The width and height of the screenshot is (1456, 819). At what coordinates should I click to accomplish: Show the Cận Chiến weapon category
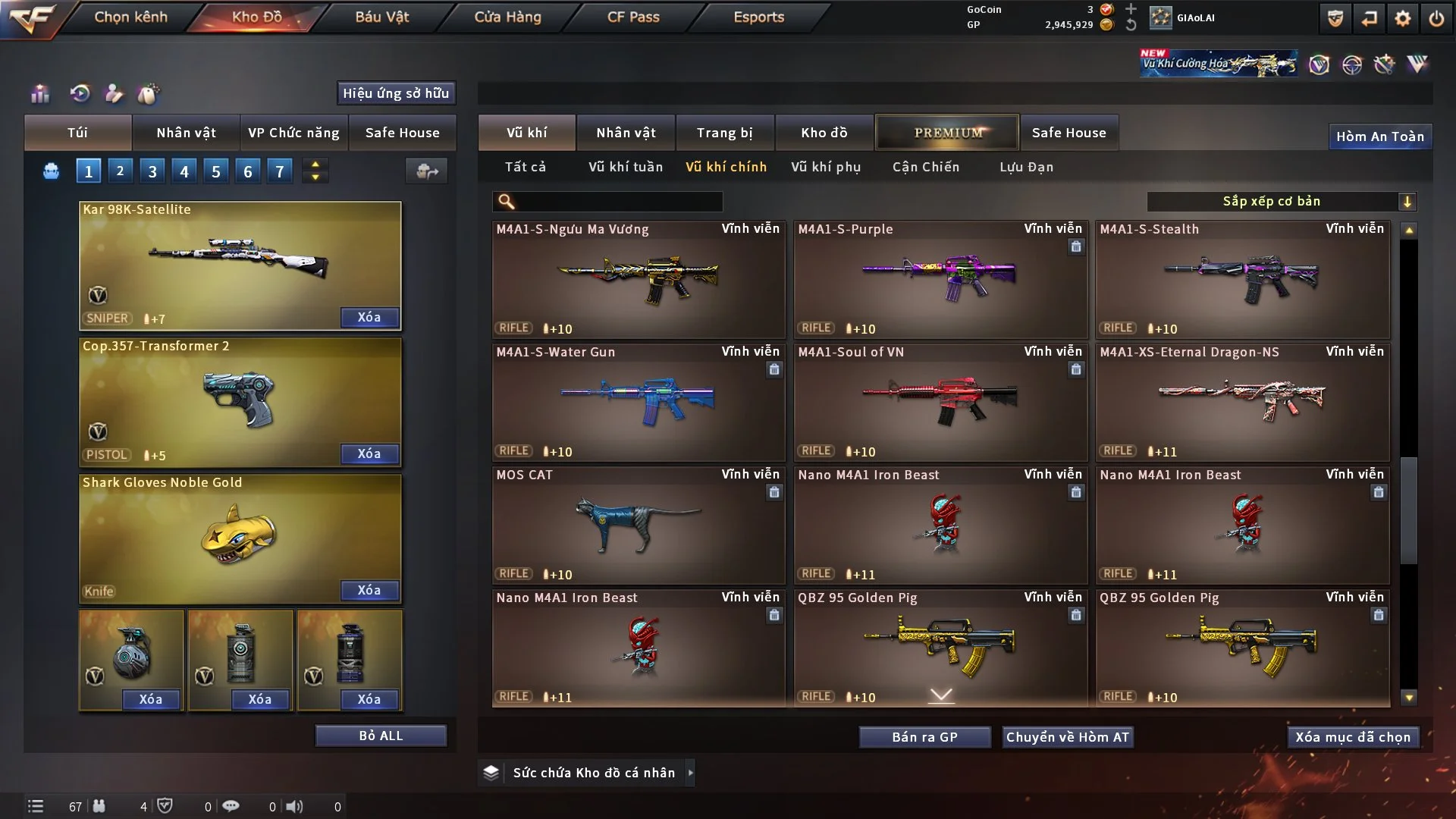[926, 167]
